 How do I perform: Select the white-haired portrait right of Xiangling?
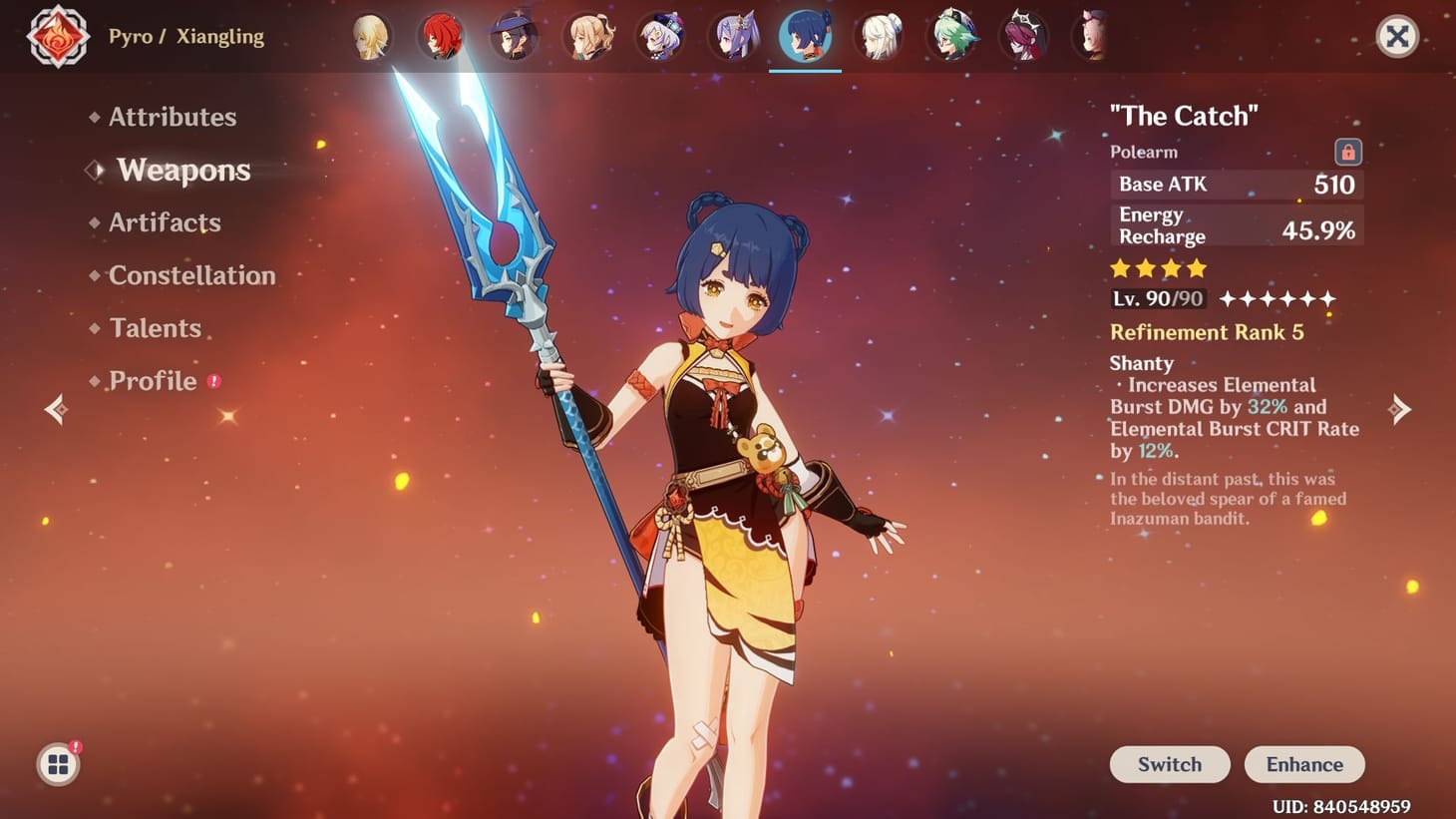point(880,35)
